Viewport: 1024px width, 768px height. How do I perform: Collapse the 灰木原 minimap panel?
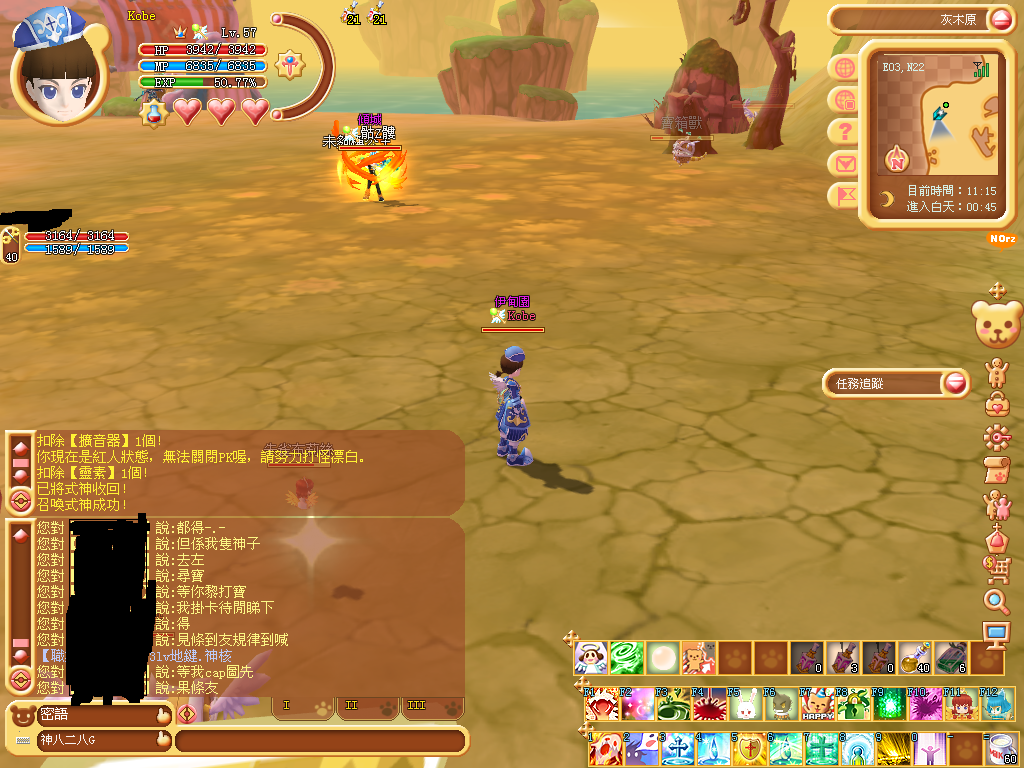coord(1000,19)
